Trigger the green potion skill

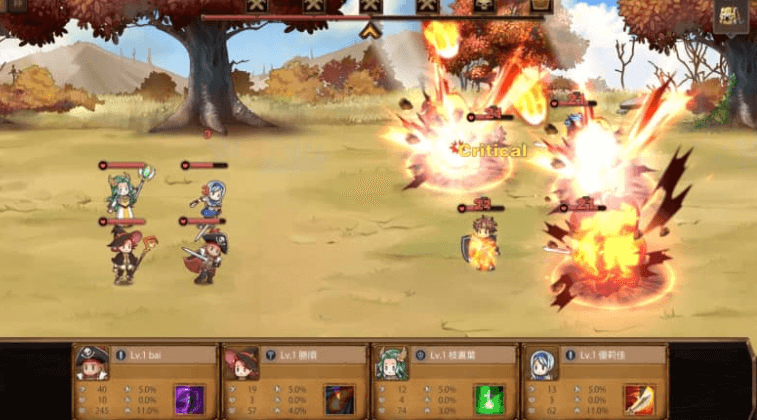pyautogui.click(x=487, y=399)
